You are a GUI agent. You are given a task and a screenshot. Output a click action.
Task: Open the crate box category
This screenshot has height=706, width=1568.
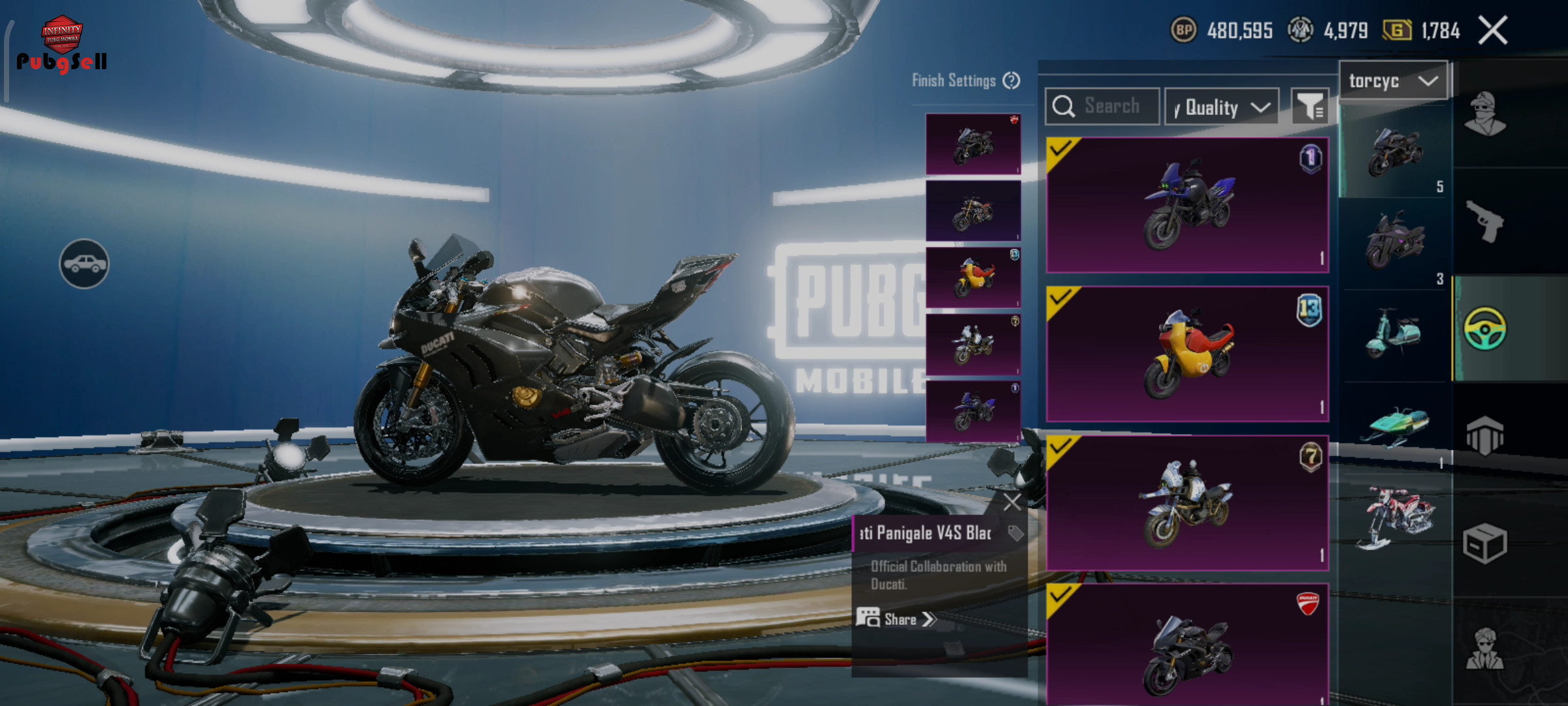(1486, 543)
